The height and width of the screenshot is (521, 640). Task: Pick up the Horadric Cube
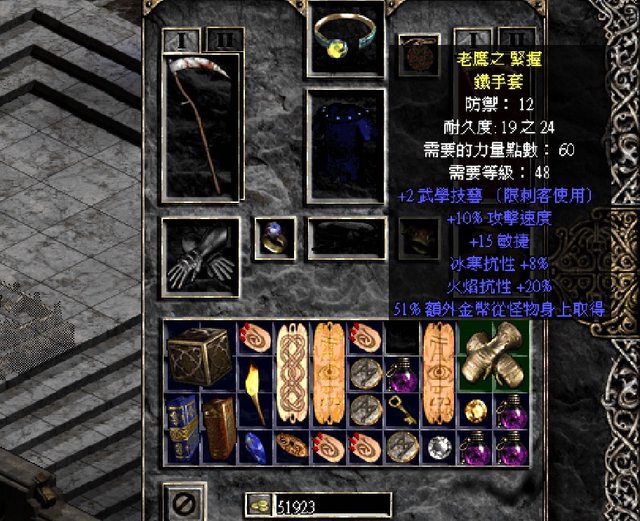(x=199, y=357)
